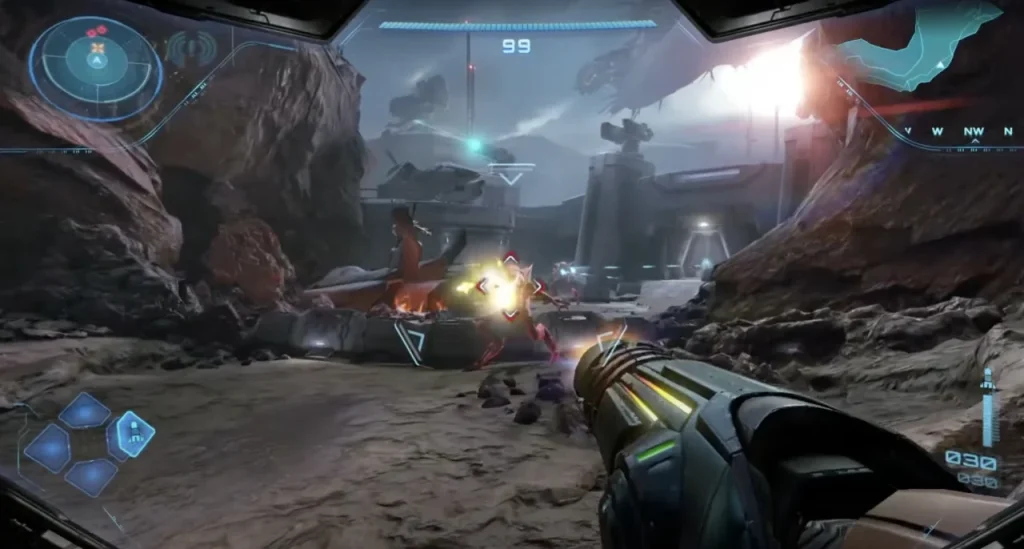Select the highlighted missile weapon slot
This screenshot has width=1024, height=549.
click(x=132, y=434)
